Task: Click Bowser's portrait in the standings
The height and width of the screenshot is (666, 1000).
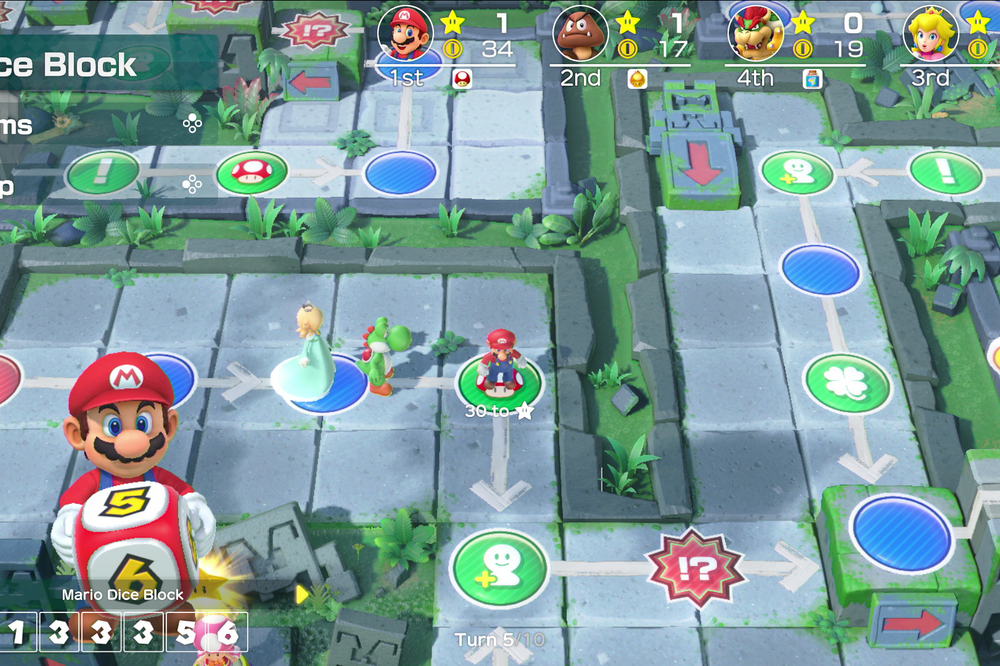Action: click(x=756, y=36)
